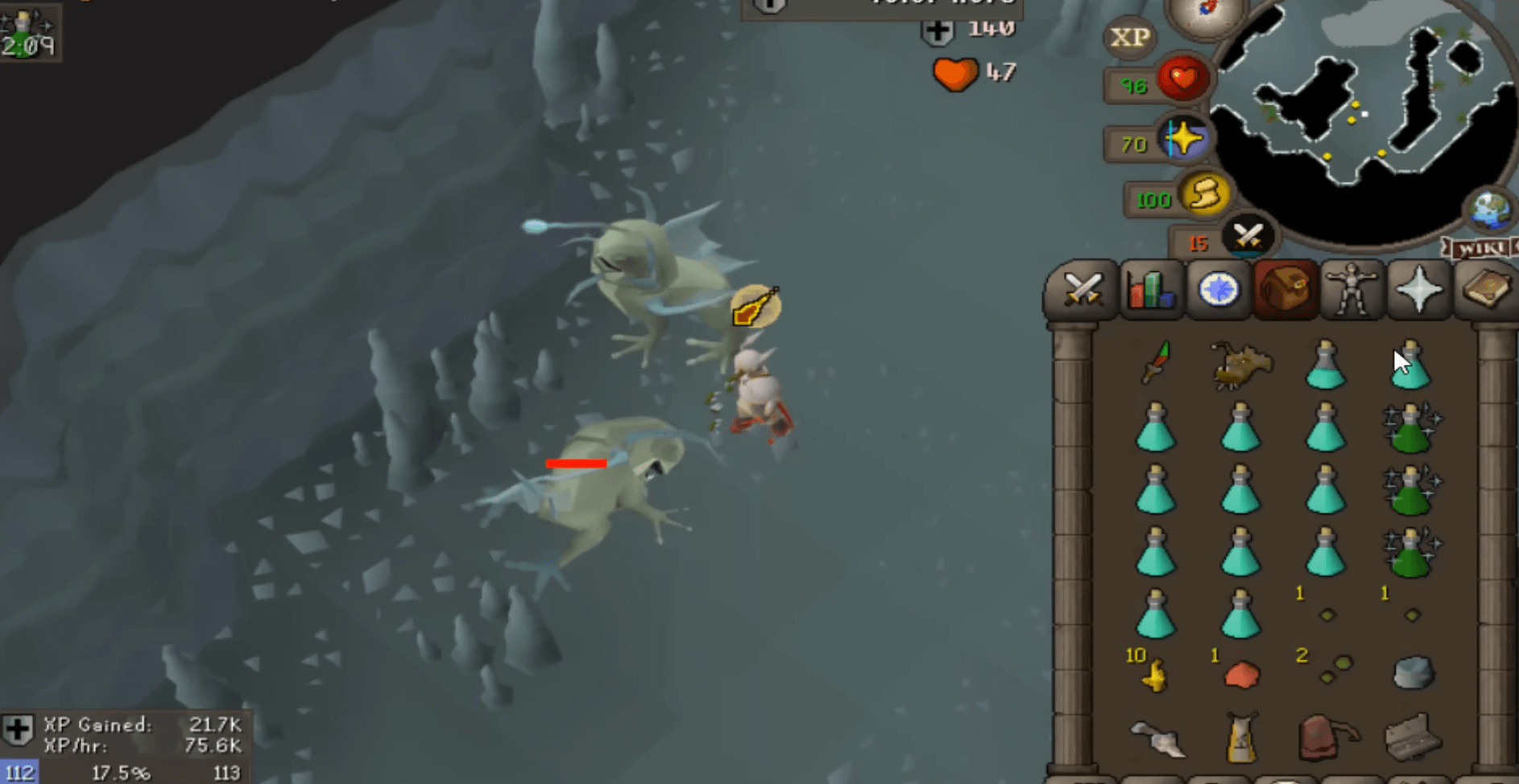This screenshot has width=1519, height=784.
Task: Open the Quest List tab
Action: coord(1218,289)
